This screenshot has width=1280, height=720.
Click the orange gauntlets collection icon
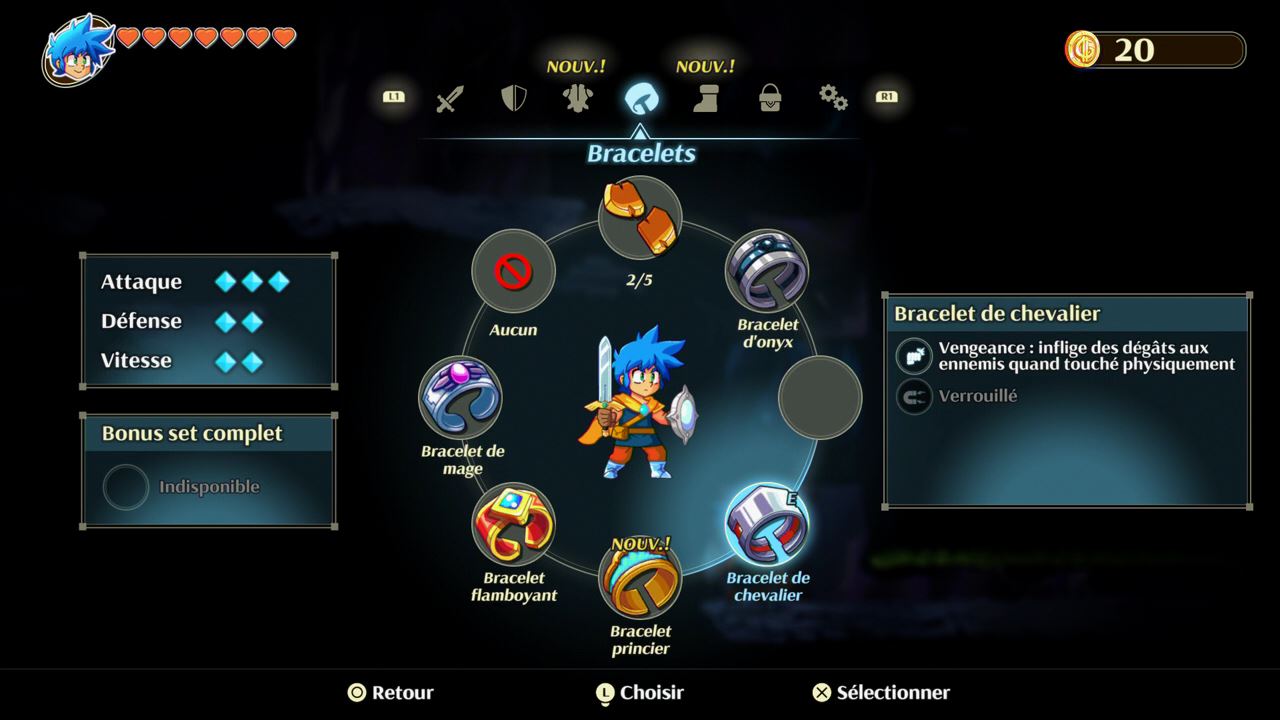(640, 218)
